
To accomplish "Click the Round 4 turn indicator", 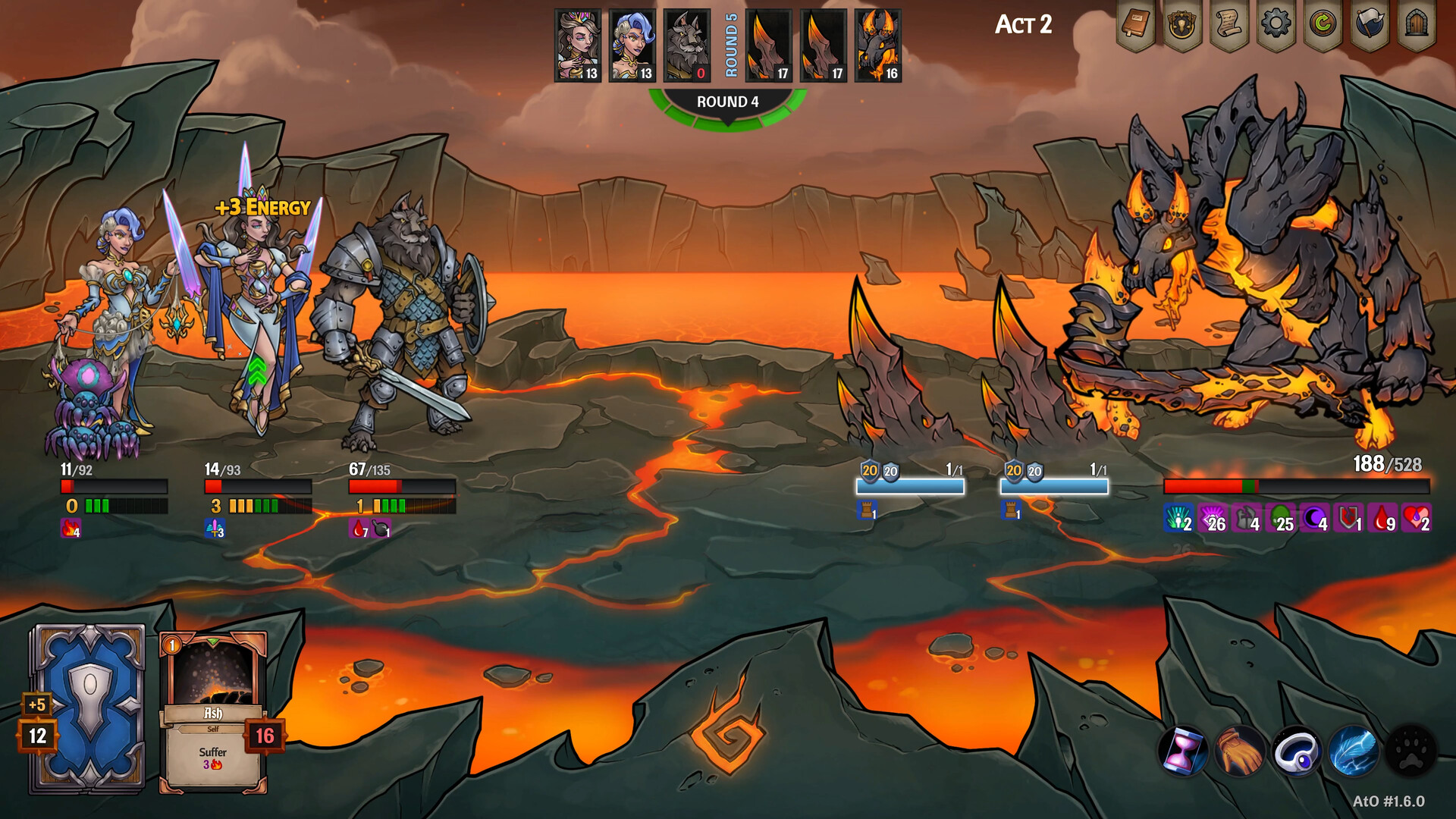I will (727, 102).
